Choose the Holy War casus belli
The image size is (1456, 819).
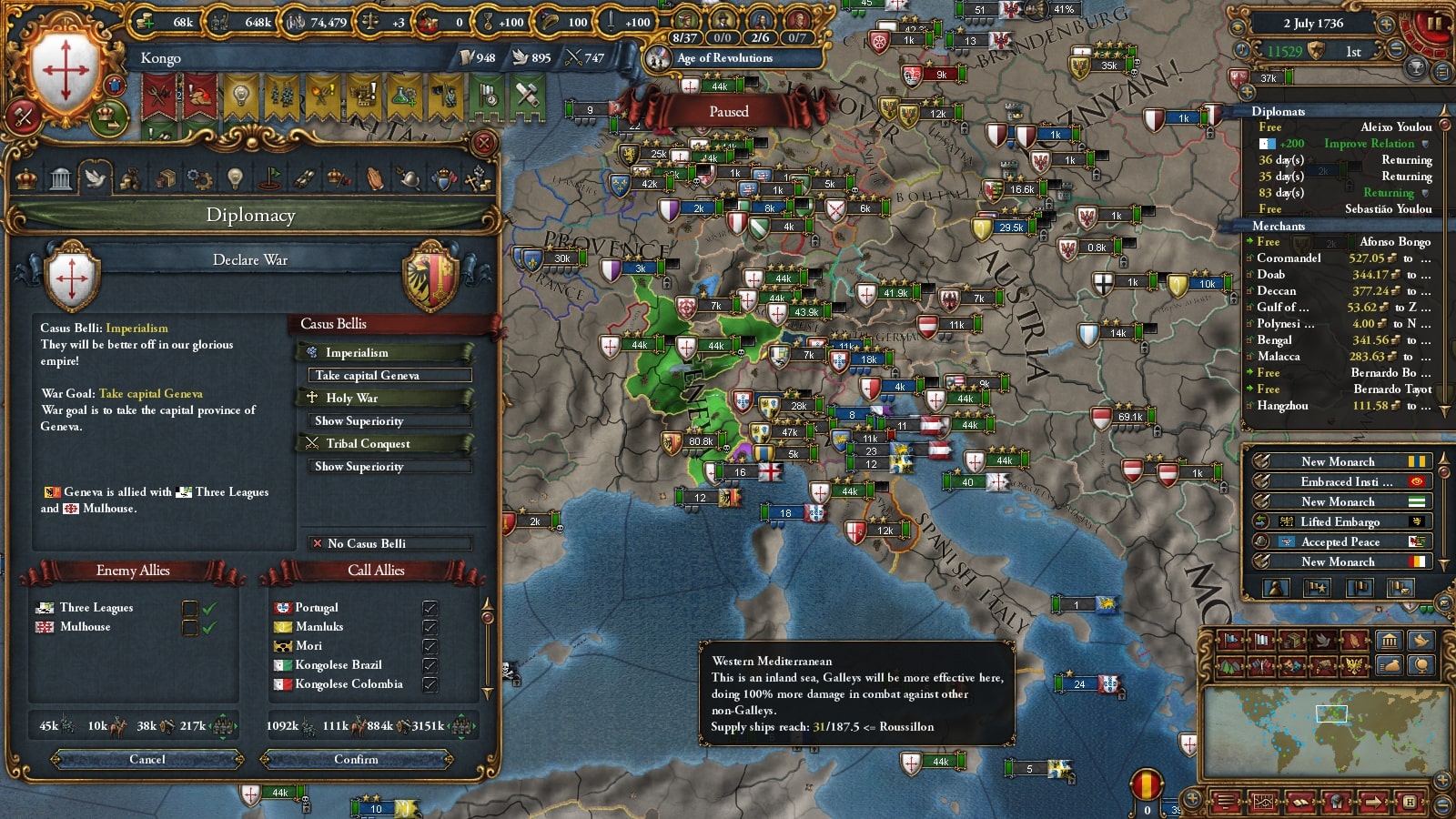384,398
